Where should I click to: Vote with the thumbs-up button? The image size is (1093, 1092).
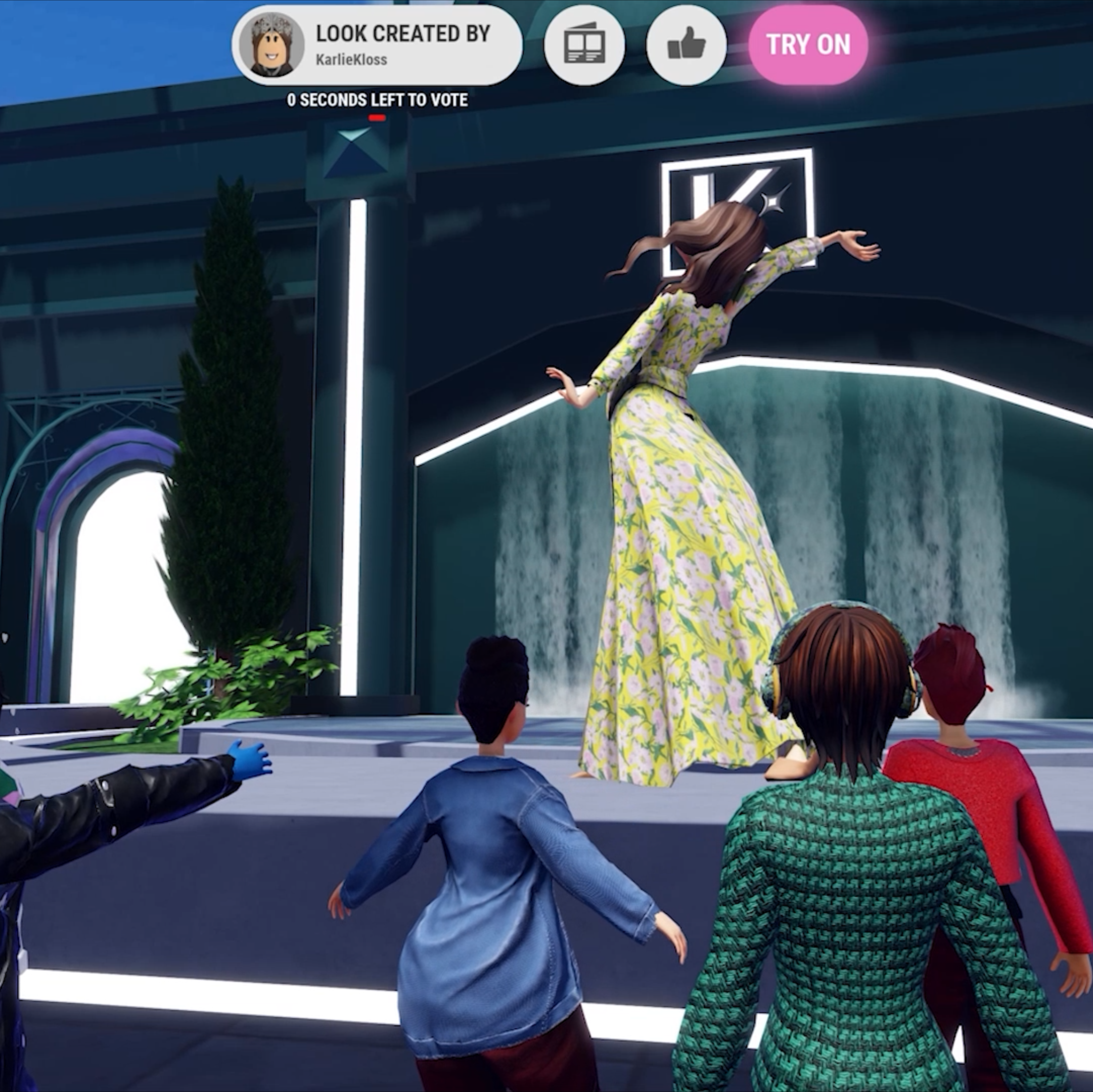(x=686, y=45)
